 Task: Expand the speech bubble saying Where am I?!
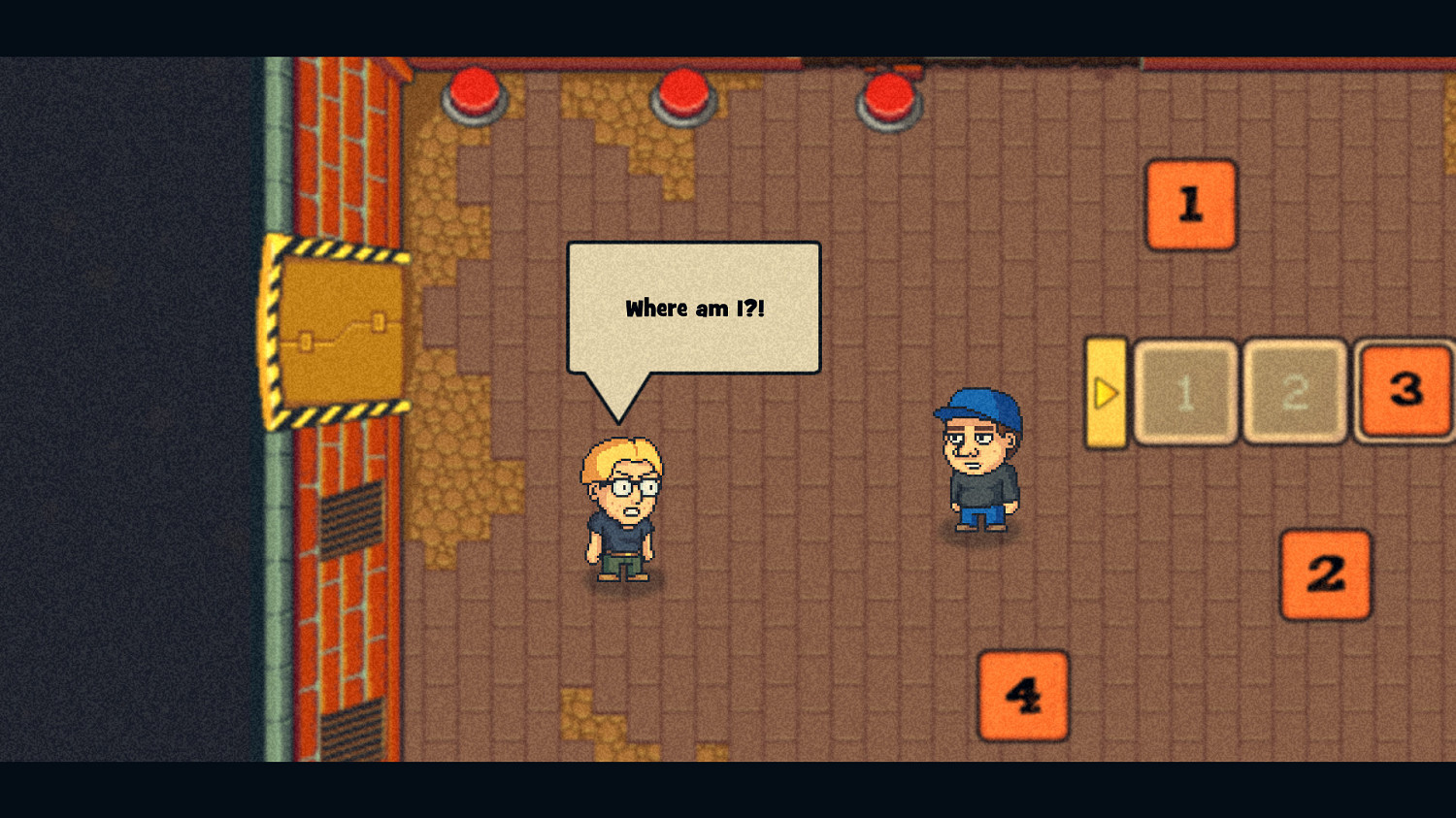(693, 308)
